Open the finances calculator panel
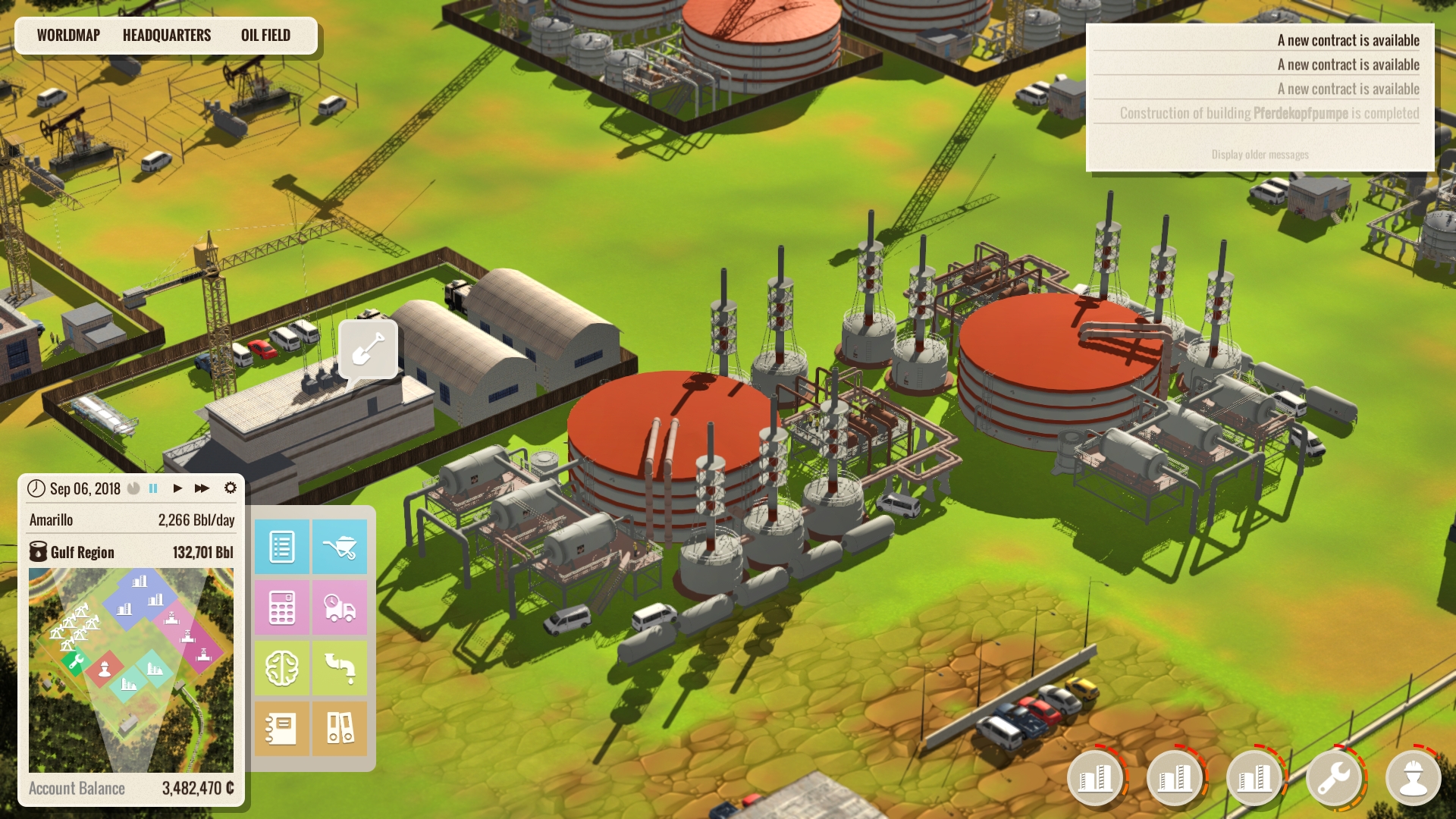This screenshot has width=1456, height=819. point(281,607)
